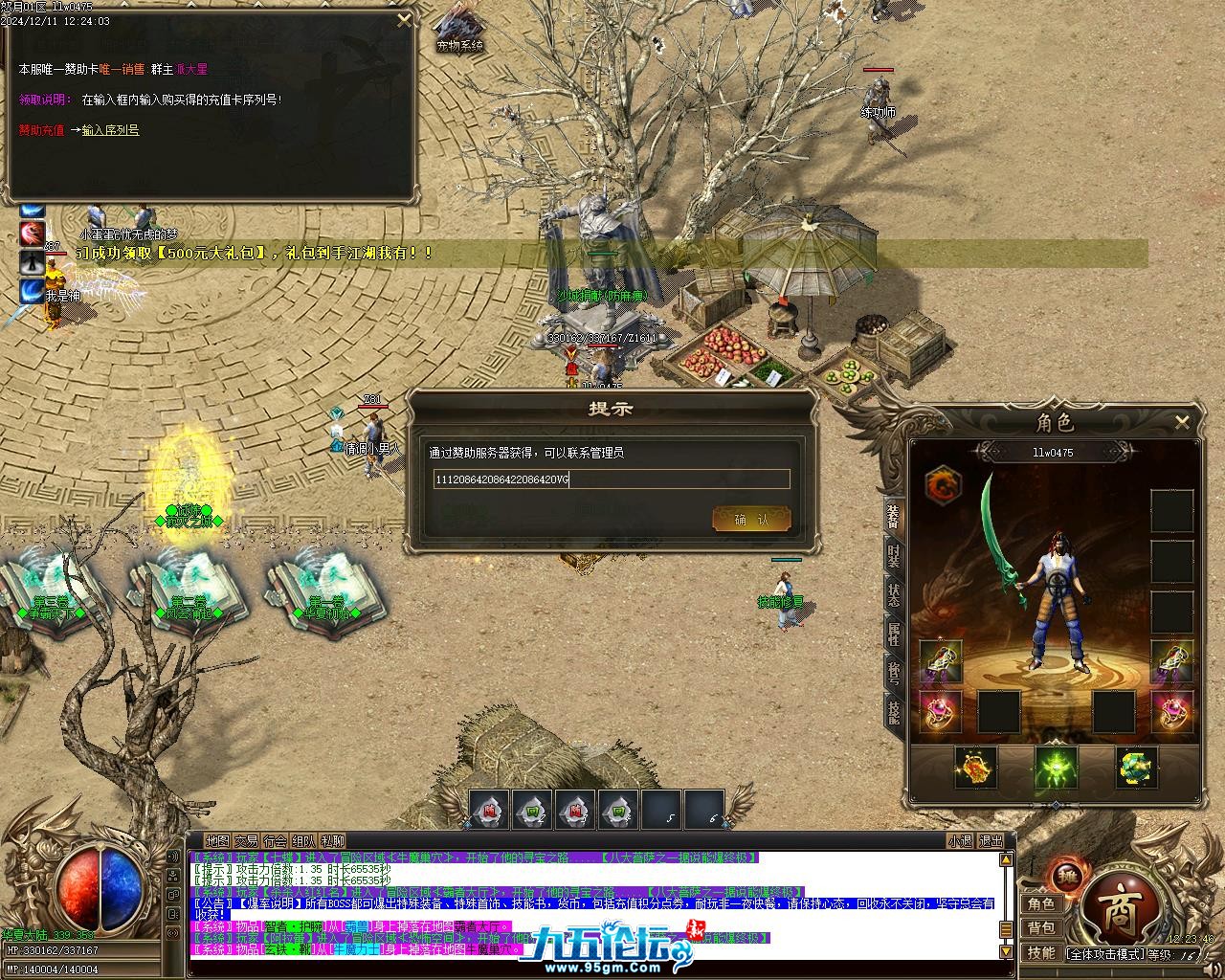Toggle the 全体攻击模式 attack mode label
Image resolution: width=1225 pixels, height=980 pixels.
tap(1105, 954)
